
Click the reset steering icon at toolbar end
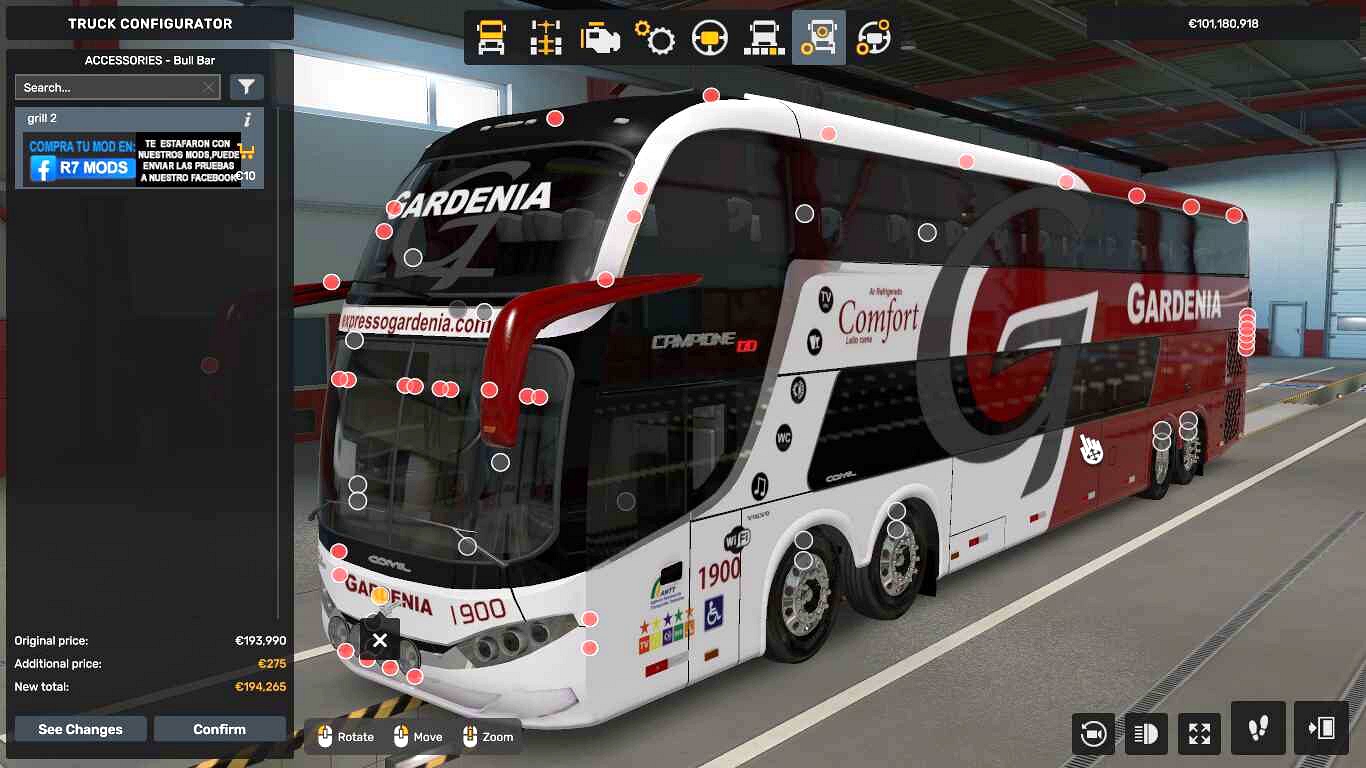pyautogui.click(x=872, y=37)
